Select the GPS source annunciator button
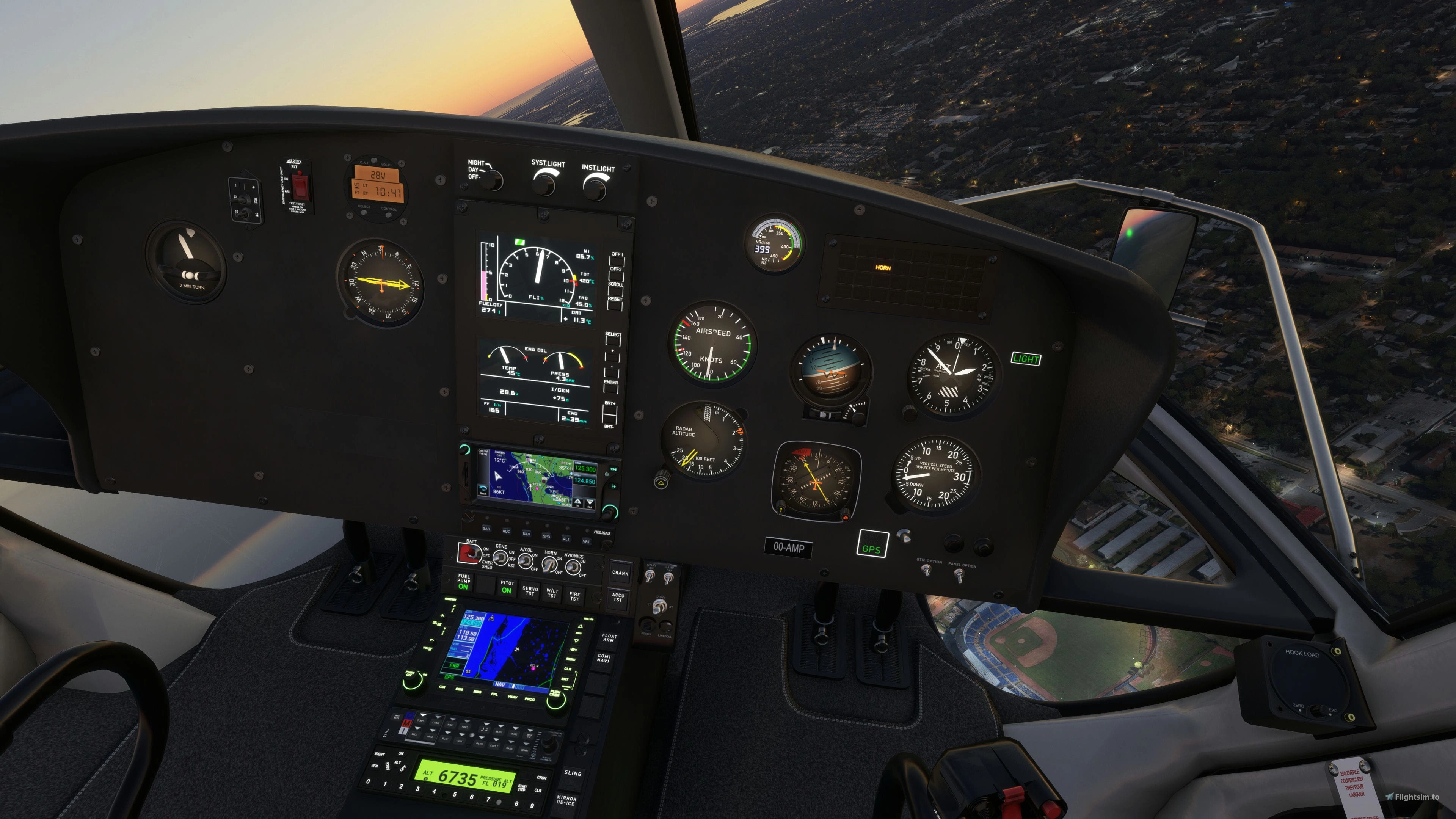This screenshot has height=819, width=1456. click(872, 544)
